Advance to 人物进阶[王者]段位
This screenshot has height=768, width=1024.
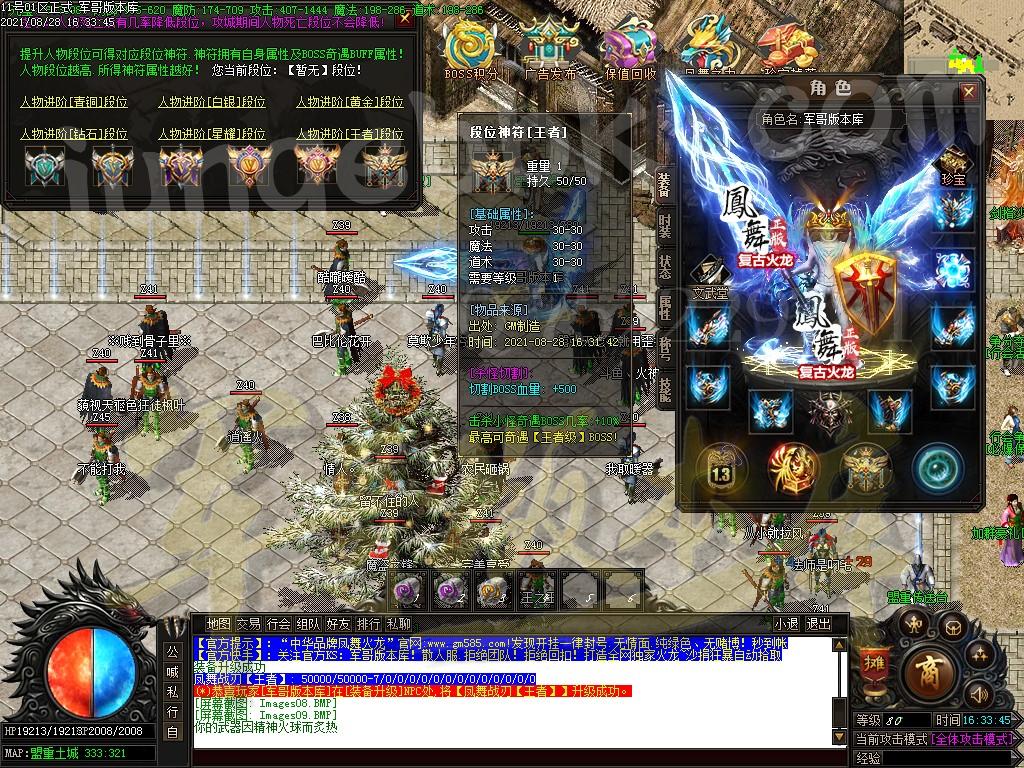tap(350, 133)
